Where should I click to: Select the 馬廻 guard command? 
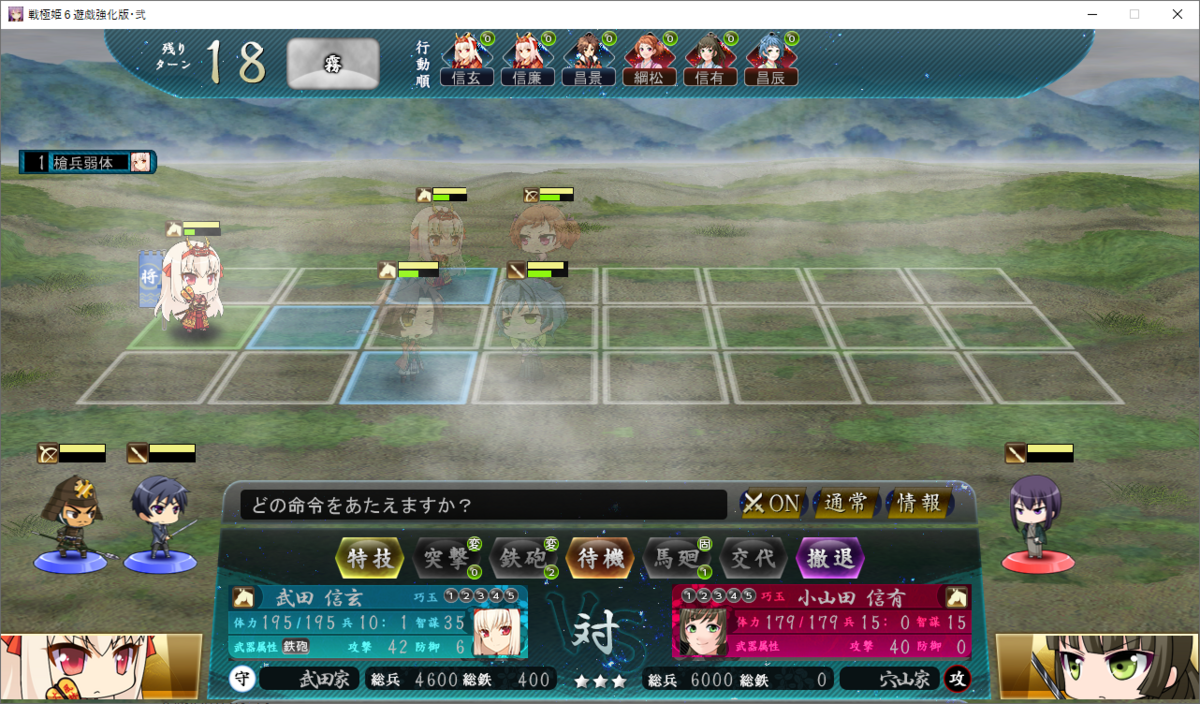click(677, 558)
